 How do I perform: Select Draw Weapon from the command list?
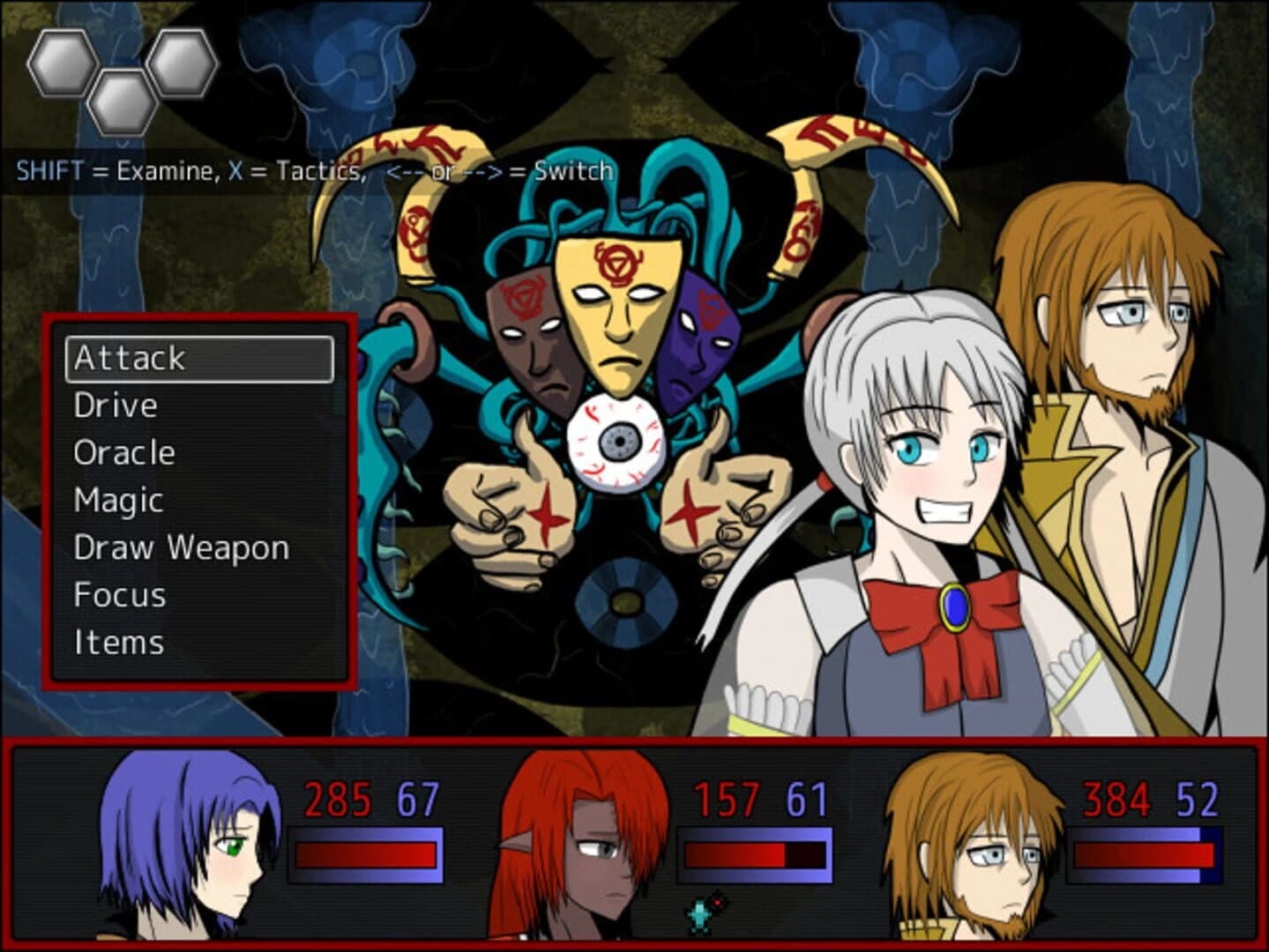coord(180,547)
